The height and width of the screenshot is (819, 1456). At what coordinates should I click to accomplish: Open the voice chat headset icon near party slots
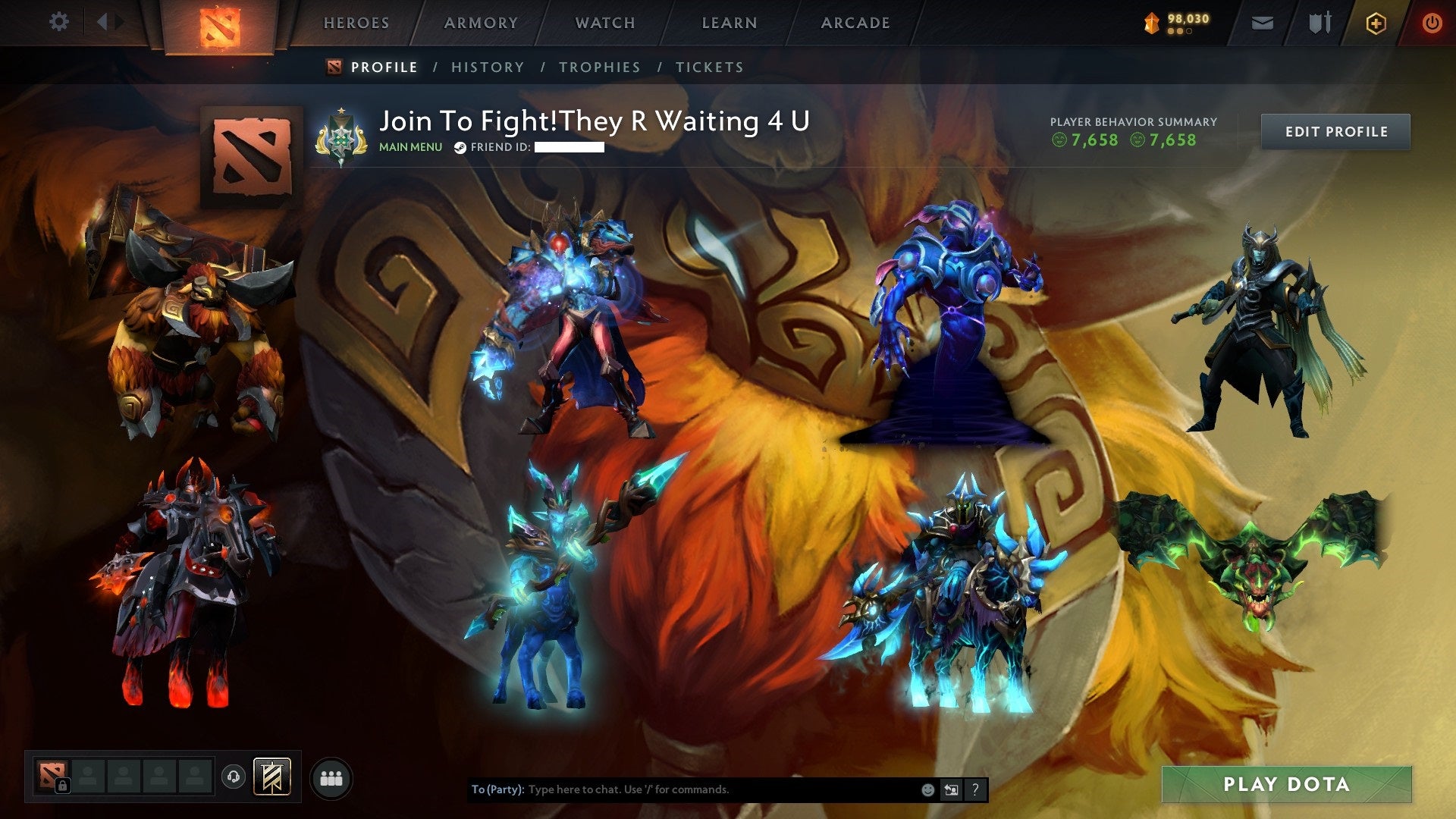tap(233, 777)
